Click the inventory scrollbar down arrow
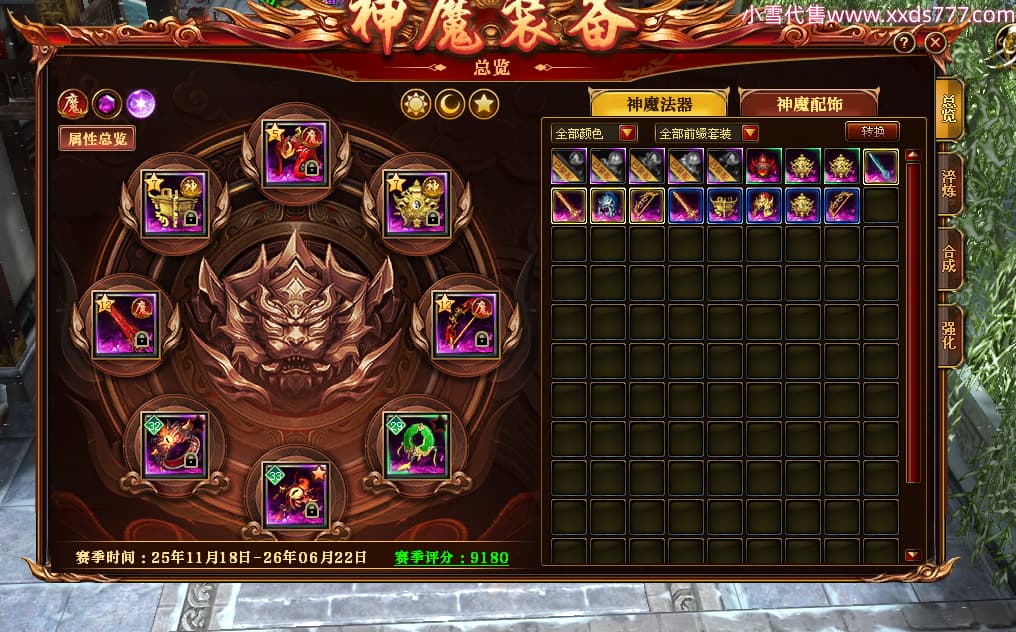The width and height of the screenshot is (1016, 632). [x=911, y=554]
